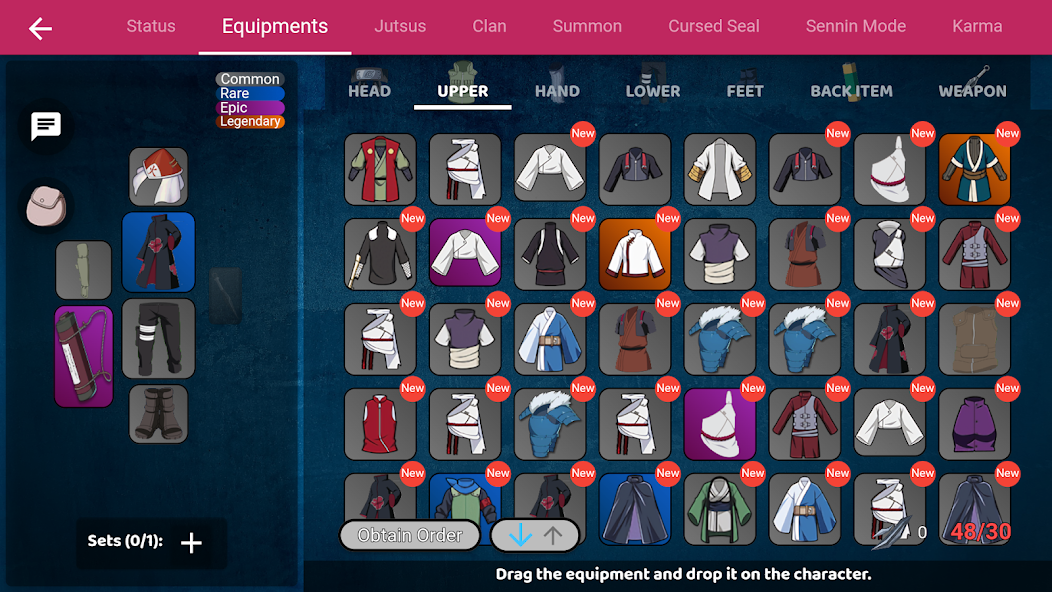Open the Jutsus tab
1052x592 pixels.
pyautogui.click(x=400, y=27)
